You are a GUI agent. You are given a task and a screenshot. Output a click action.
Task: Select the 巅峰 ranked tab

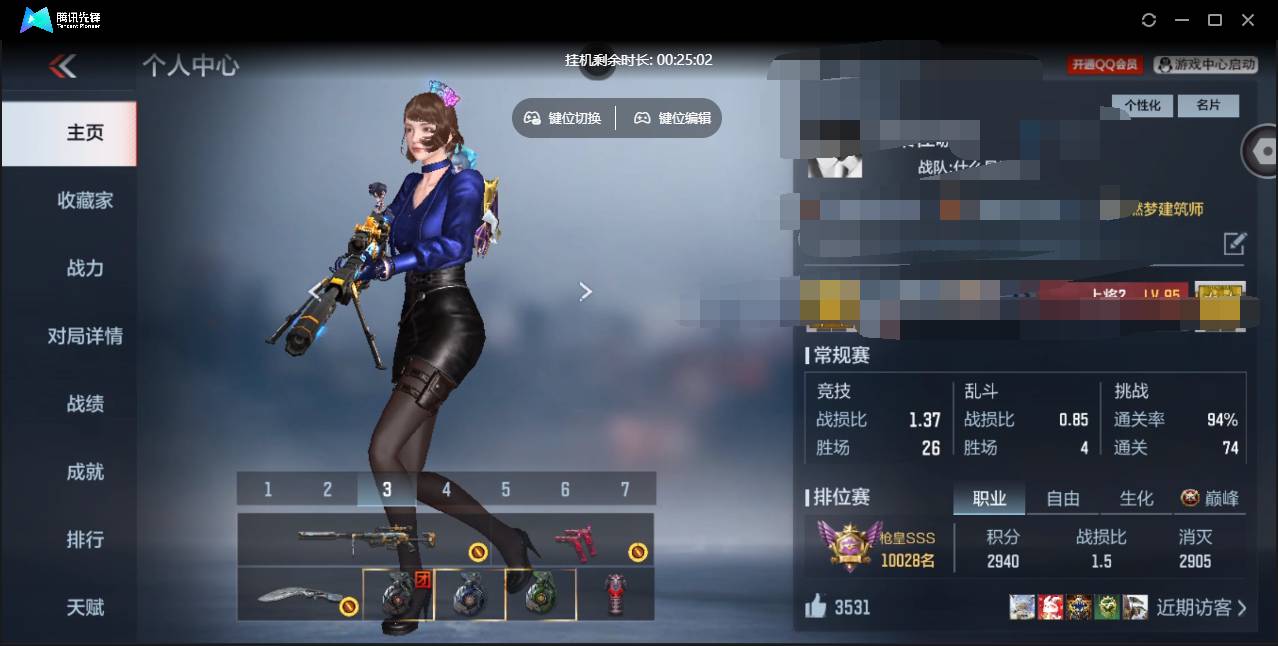coord(1210,498)
